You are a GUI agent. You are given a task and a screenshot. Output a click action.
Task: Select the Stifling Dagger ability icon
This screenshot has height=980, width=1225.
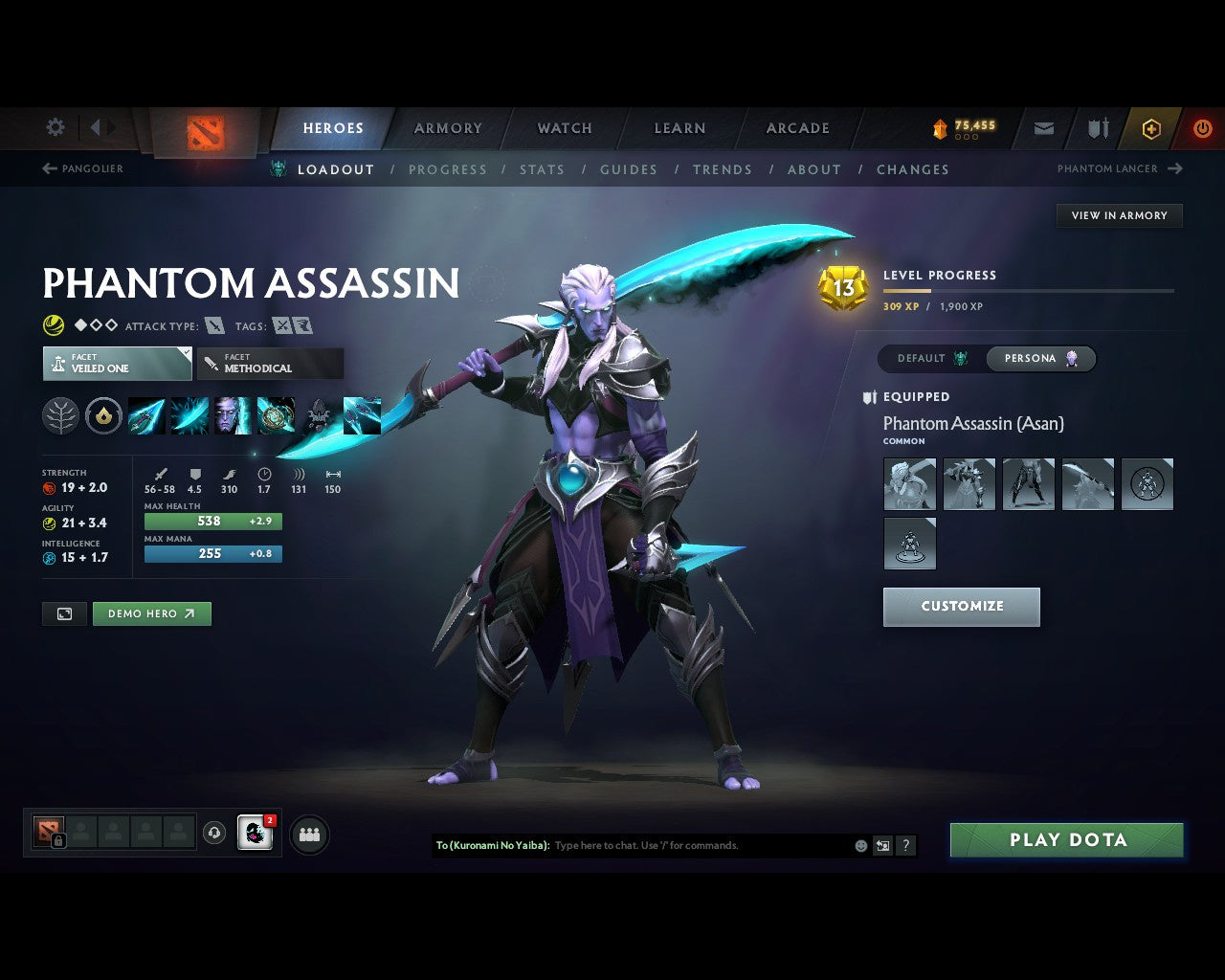pos(145,415)
